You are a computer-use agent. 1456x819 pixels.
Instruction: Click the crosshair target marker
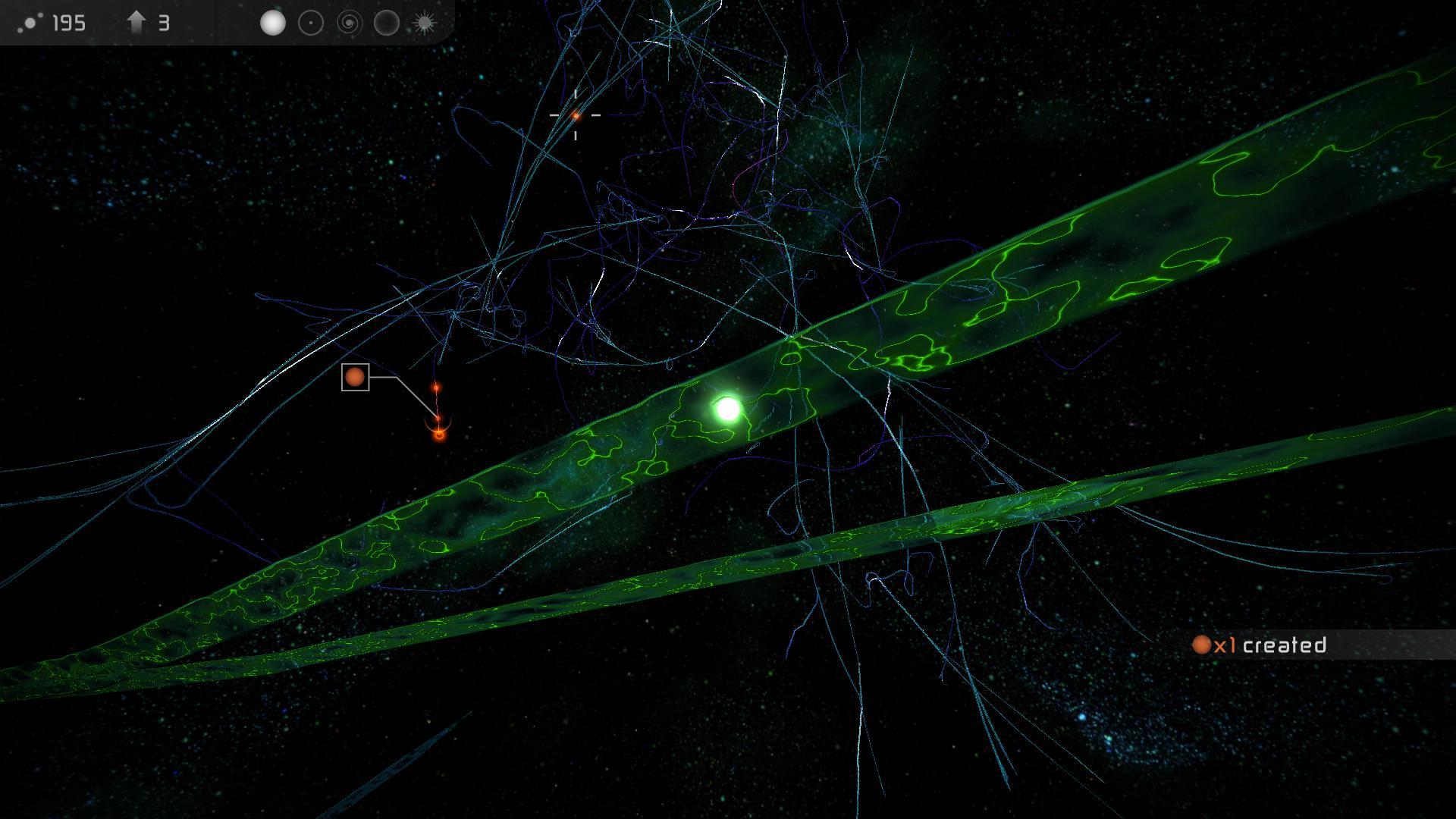point(577,115)
